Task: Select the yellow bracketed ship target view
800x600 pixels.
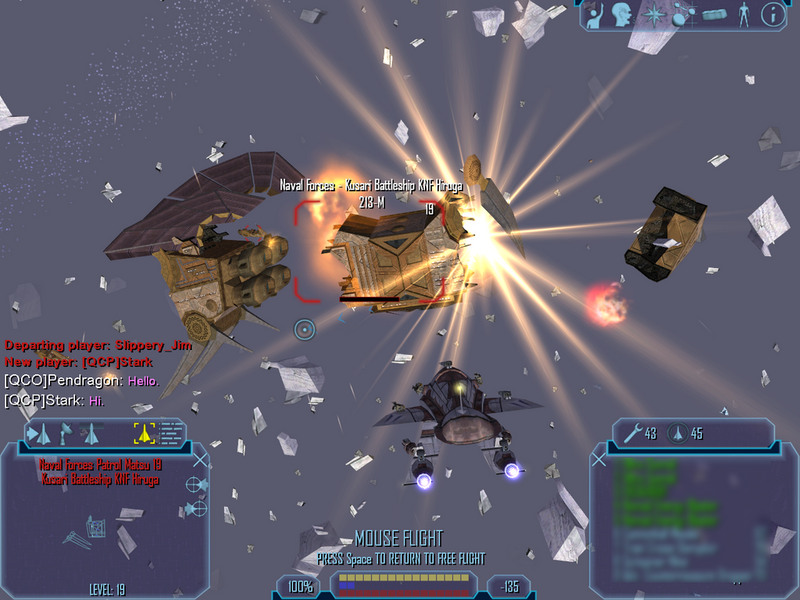Action: click(x=143, y=433)
